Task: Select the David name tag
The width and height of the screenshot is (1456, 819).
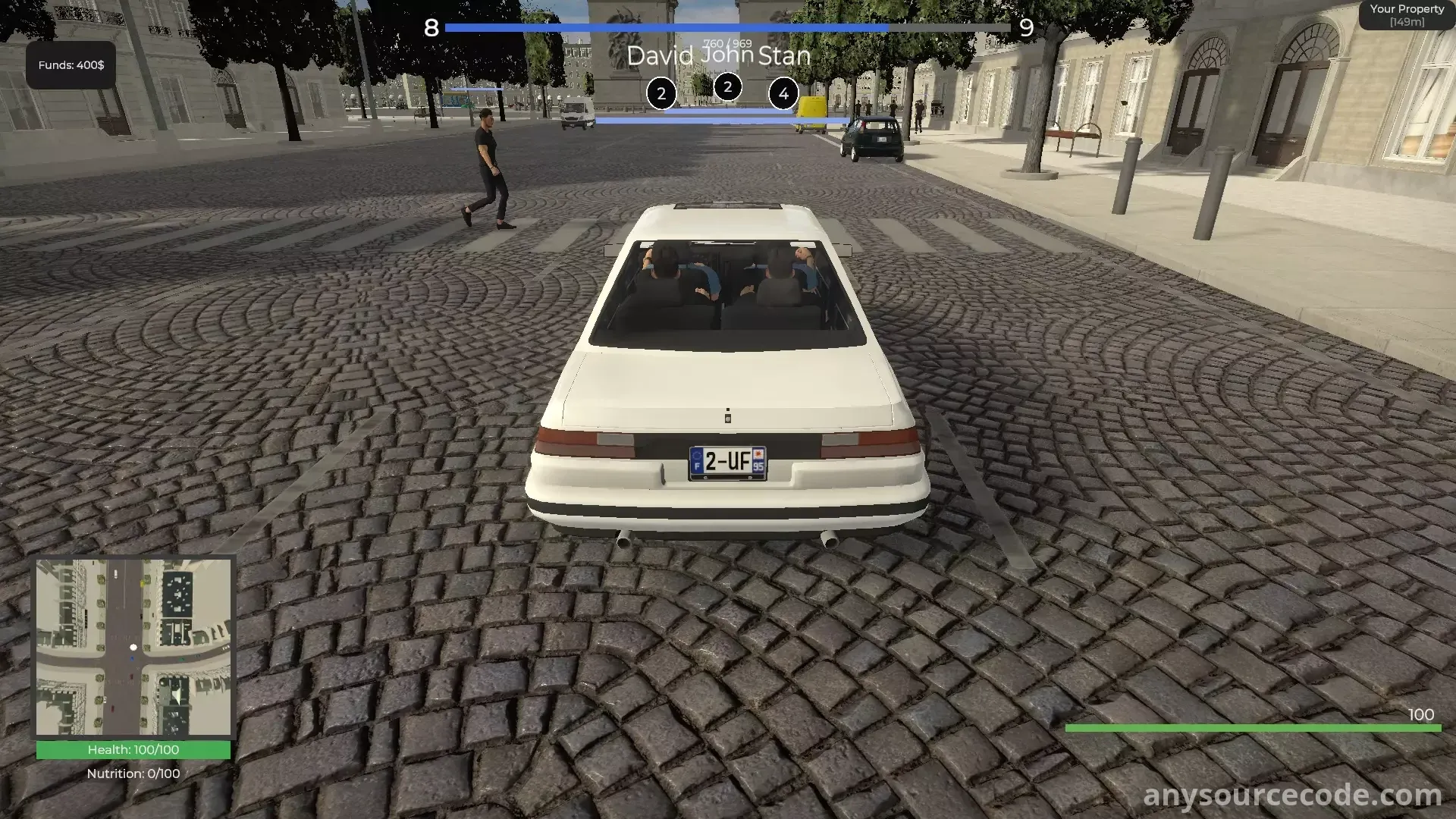Action: [x=660, y=56]
